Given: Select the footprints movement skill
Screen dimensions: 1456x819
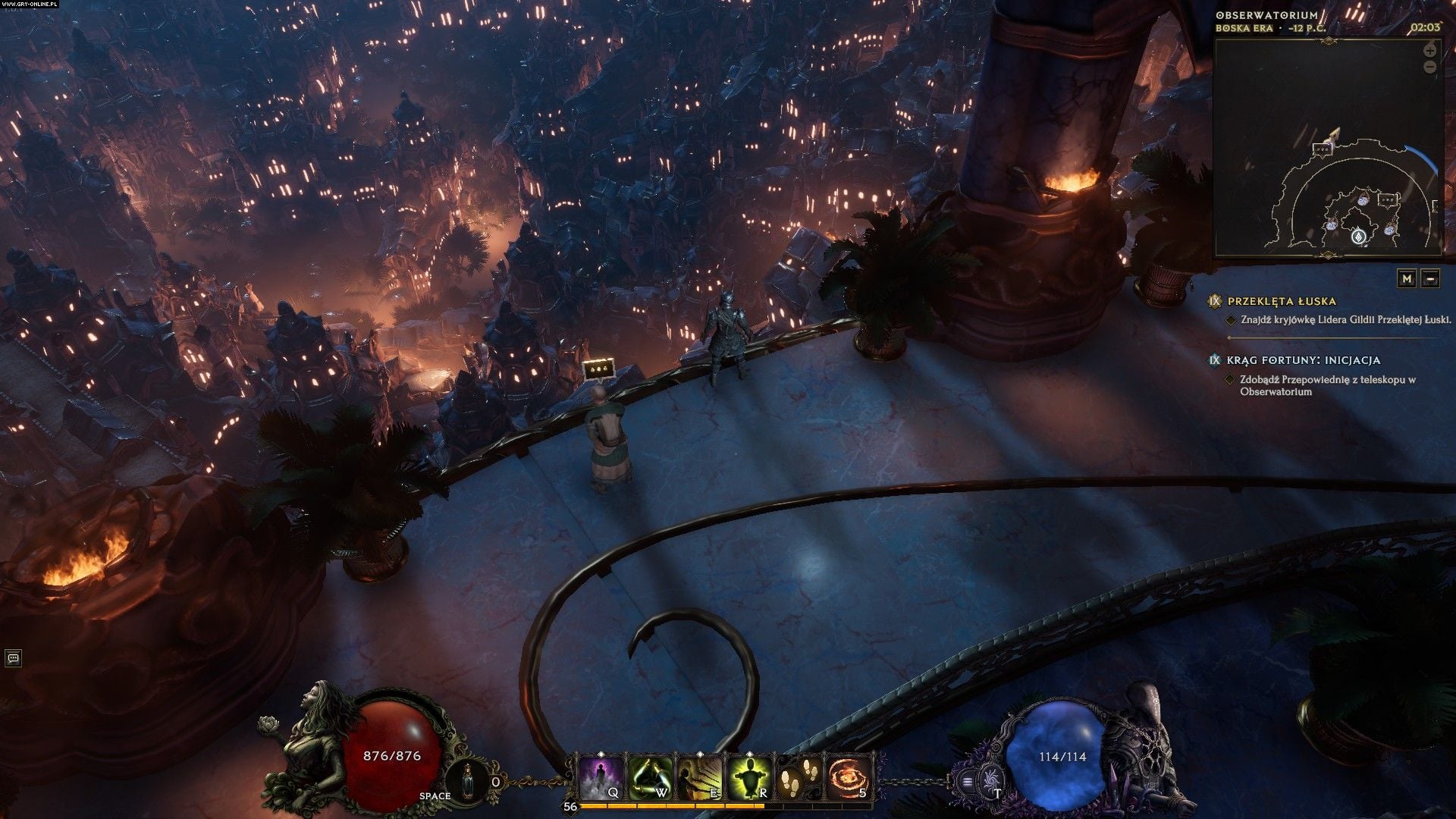Looking at the screenshot, I should click(x=799, y=777).
